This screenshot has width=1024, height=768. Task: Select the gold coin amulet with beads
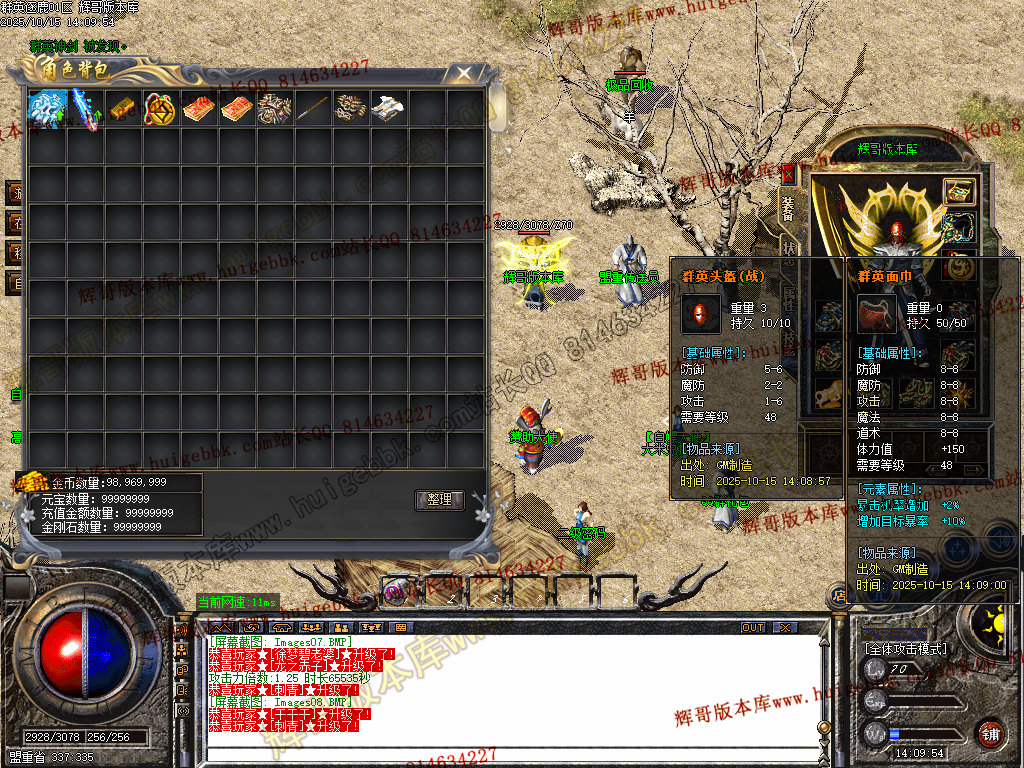click(x=161, y=109)
